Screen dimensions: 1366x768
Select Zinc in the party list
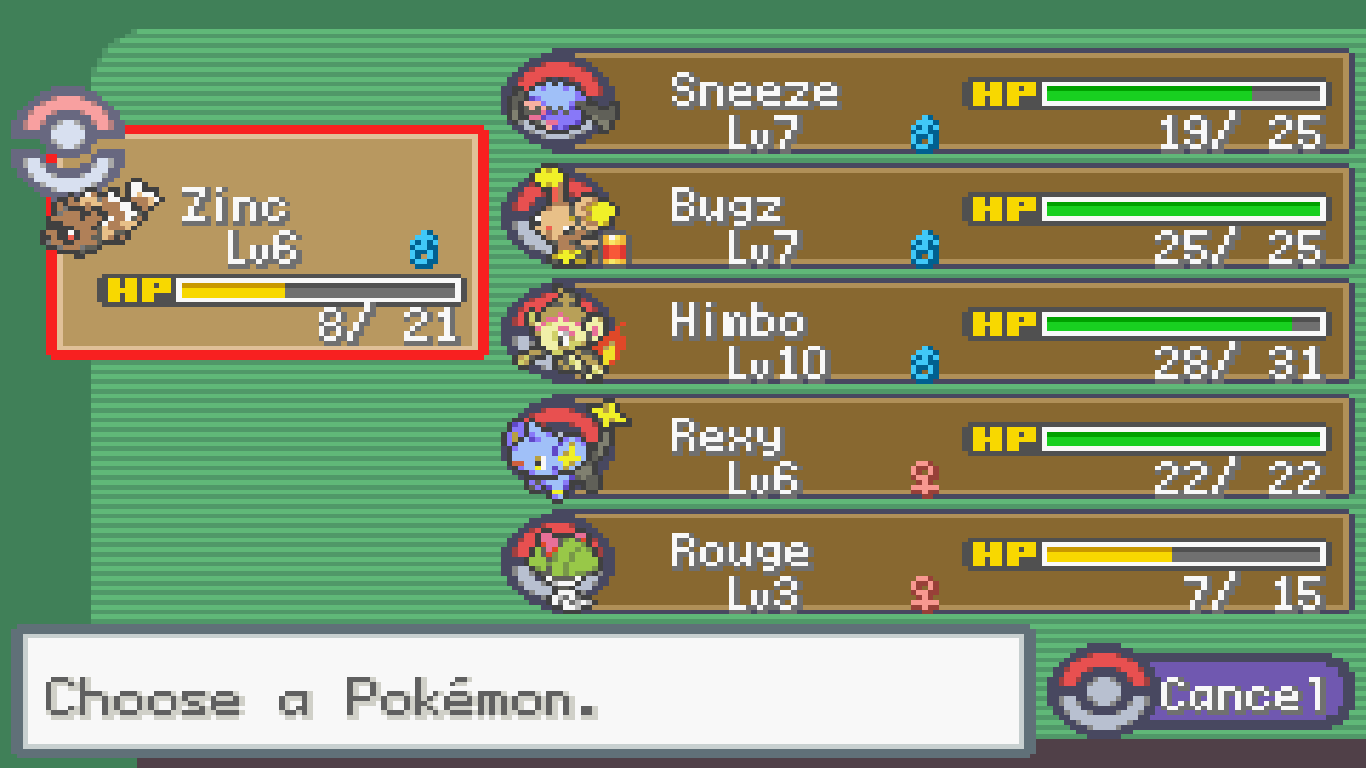[x=267, y=242]
